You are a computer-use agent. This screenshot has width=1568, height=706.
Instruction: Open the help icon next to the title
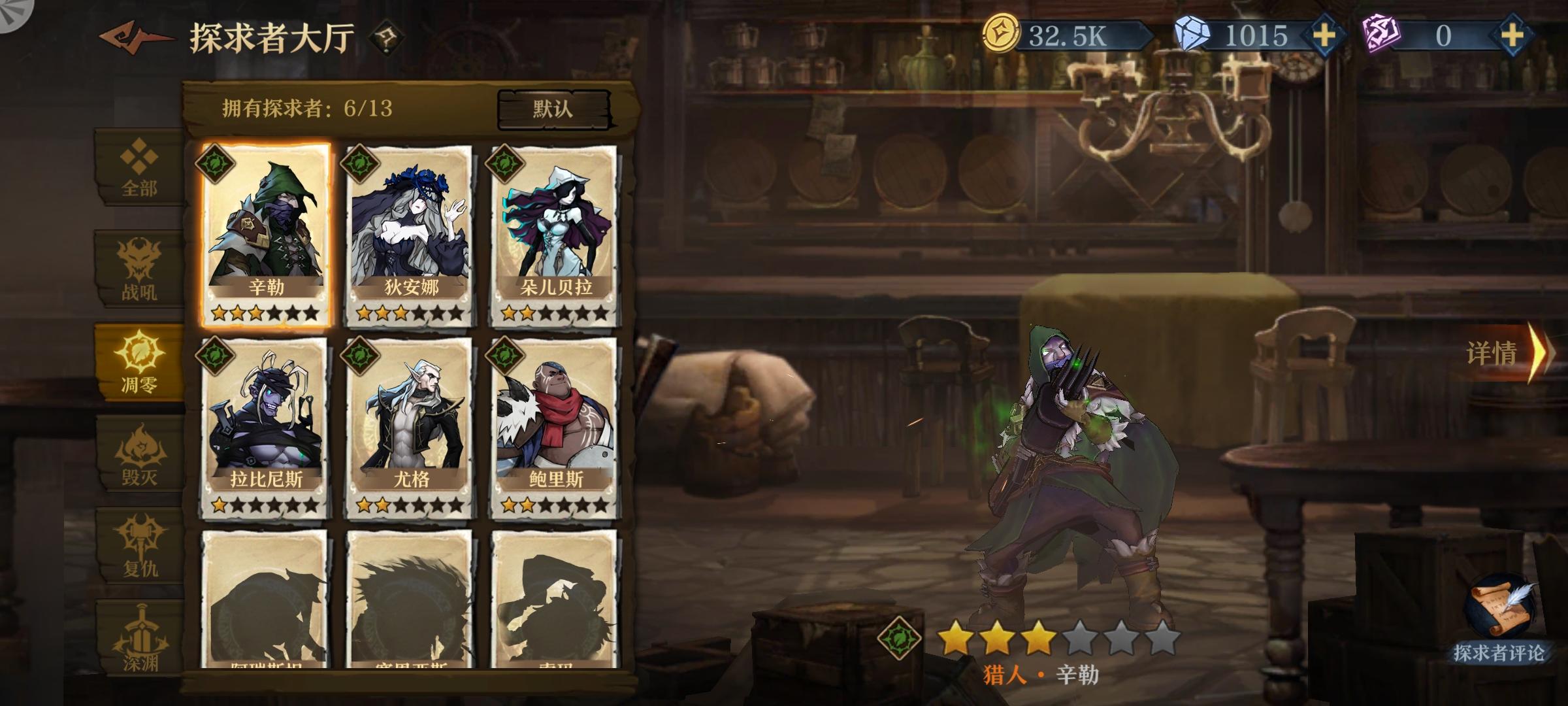coord(386,37)
